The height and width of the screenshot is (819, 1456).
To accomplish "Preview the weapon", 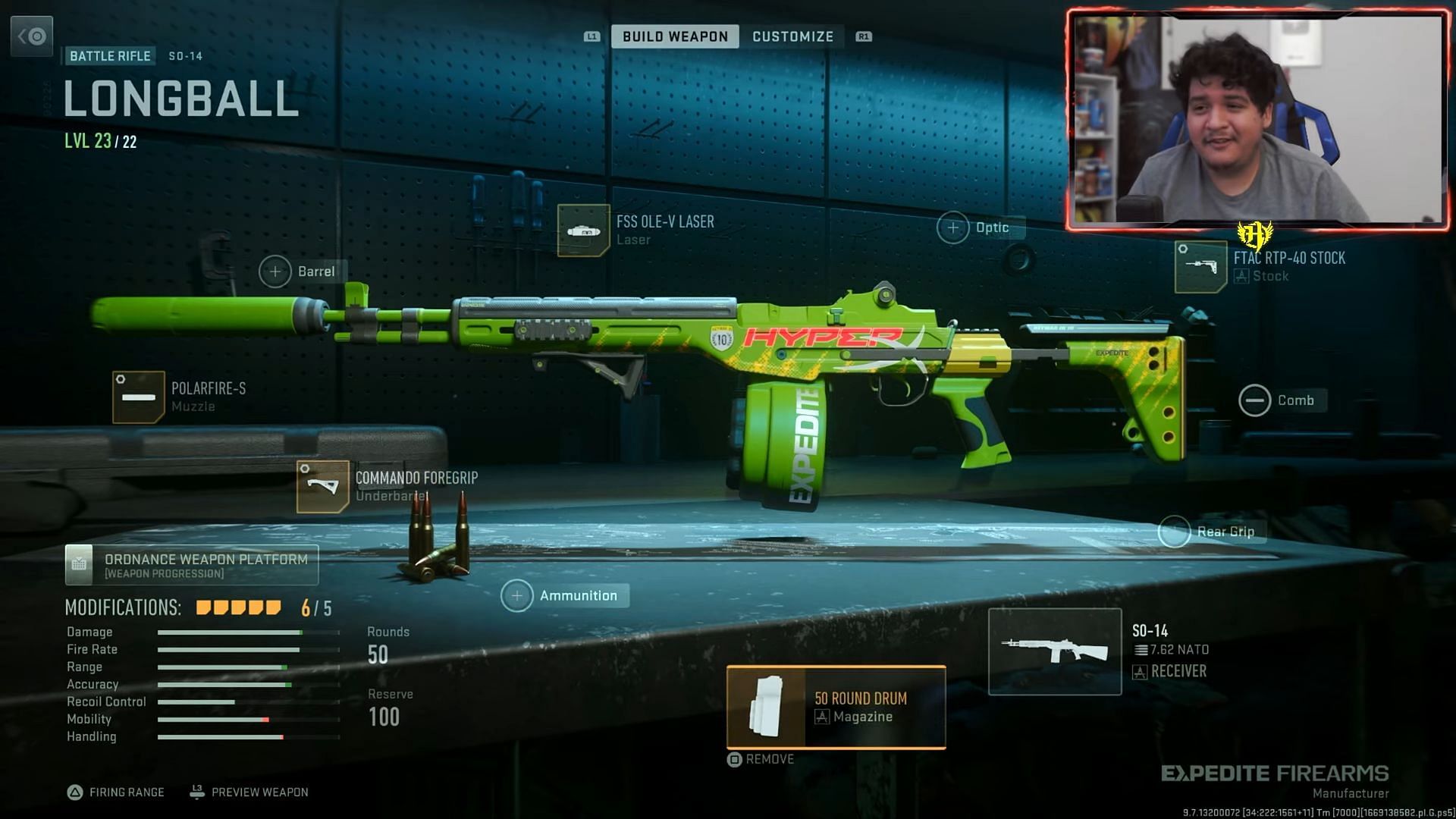I will point(249,792).
